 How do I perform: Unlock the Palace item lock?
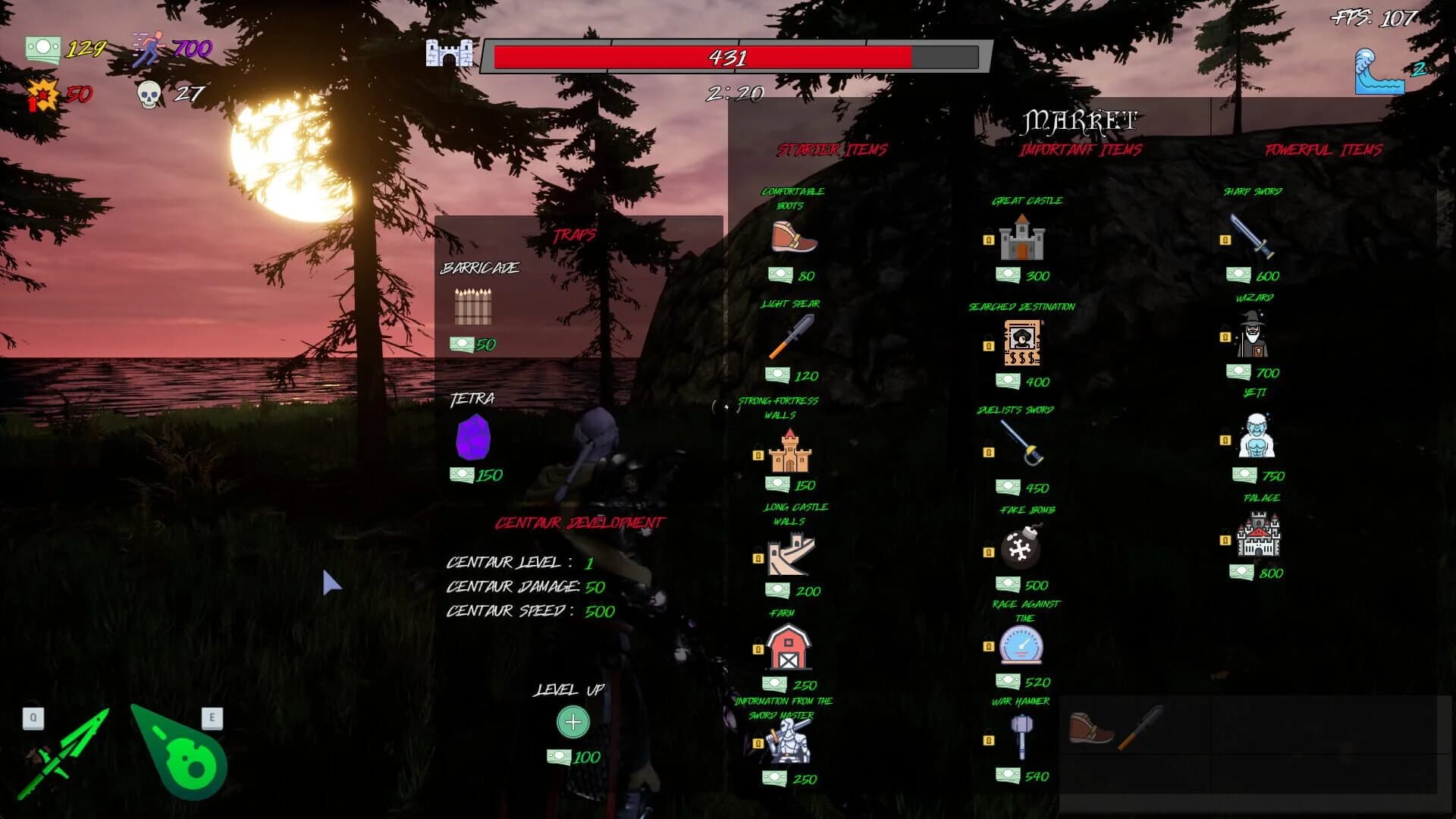(x=1226, y=541)
